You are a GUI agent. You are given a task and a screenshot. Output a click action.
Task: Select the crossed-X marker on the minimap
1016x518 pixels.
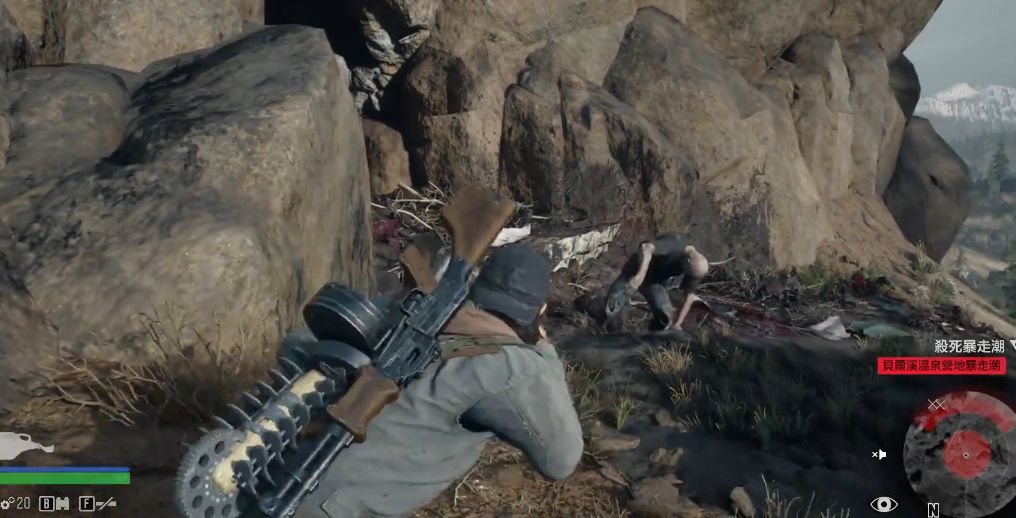point(936,404)
